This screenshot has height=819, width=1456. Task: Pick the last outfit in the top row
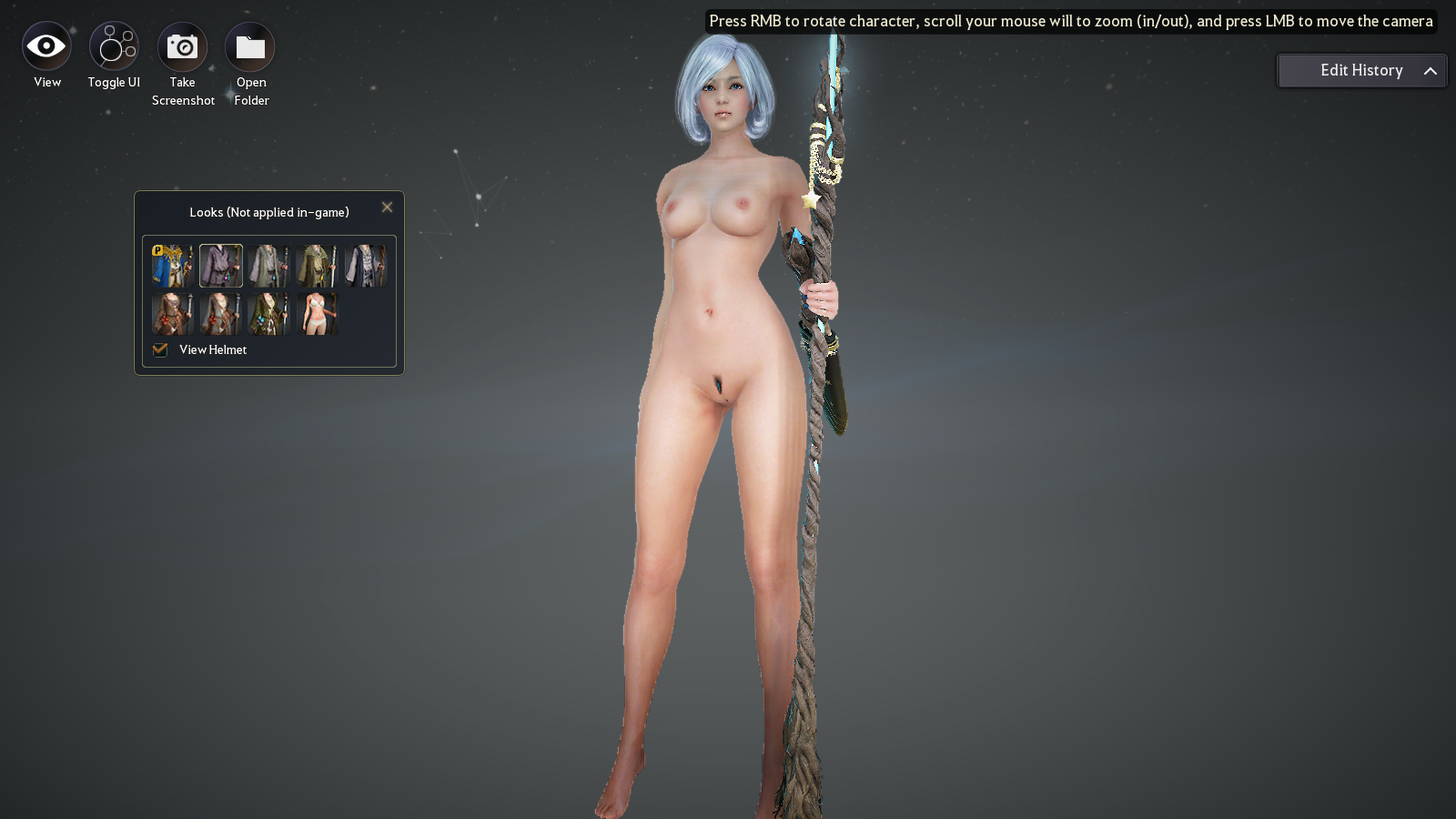click(367, 265)
